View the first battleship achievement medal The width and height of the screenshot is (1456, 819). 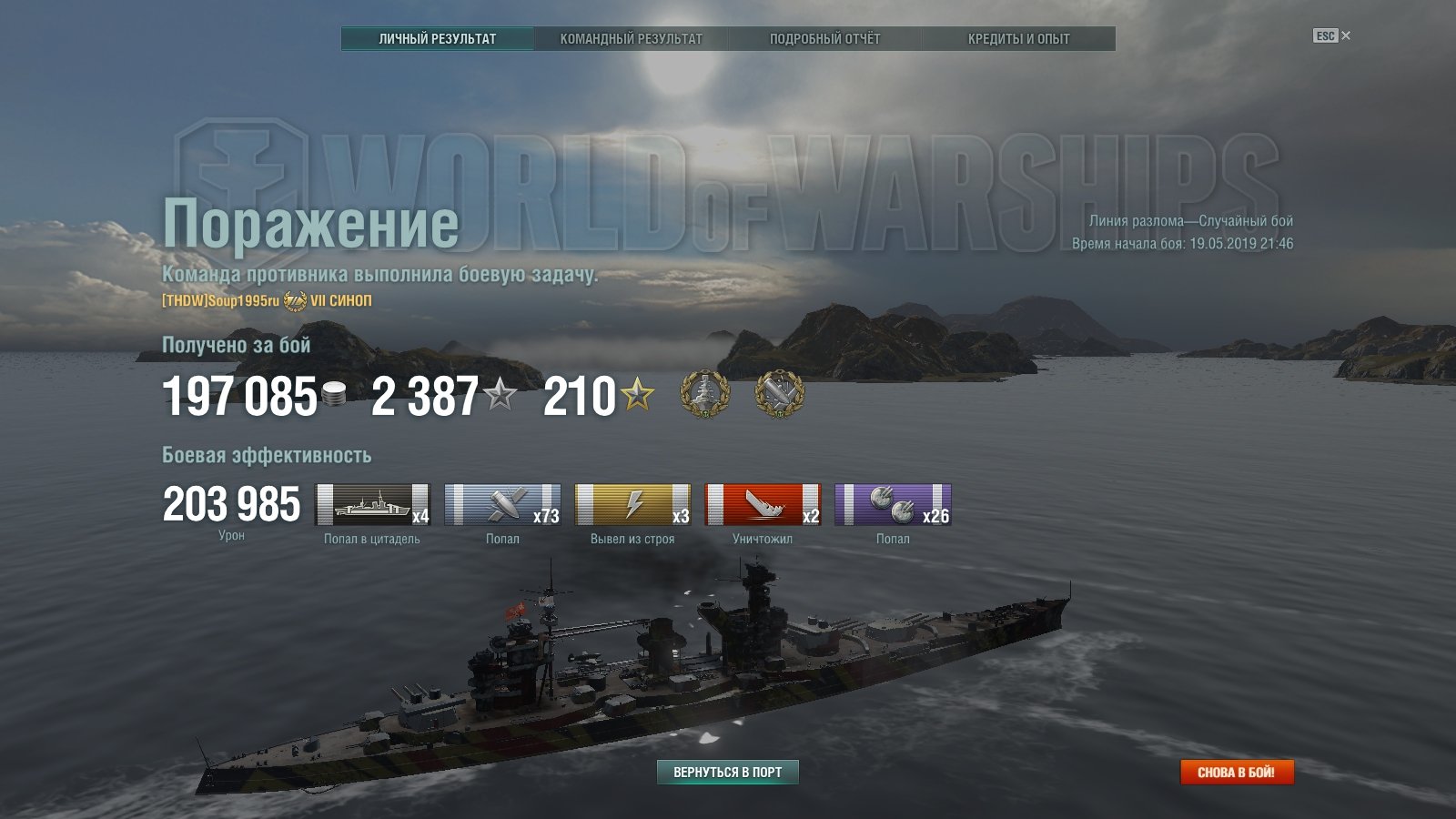tap(705, 394)
